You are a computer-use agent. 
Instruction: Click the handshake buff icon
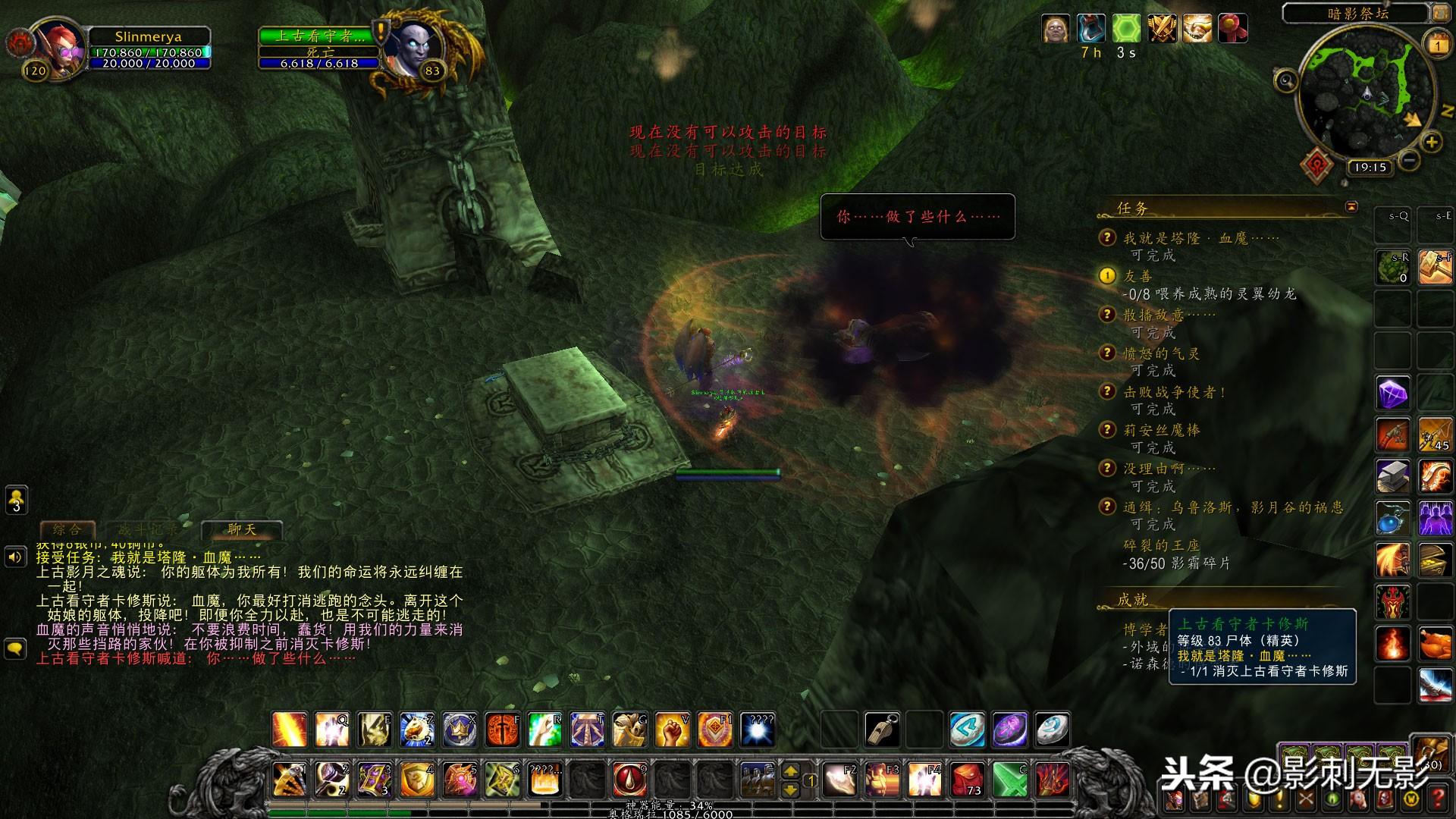1197,29
